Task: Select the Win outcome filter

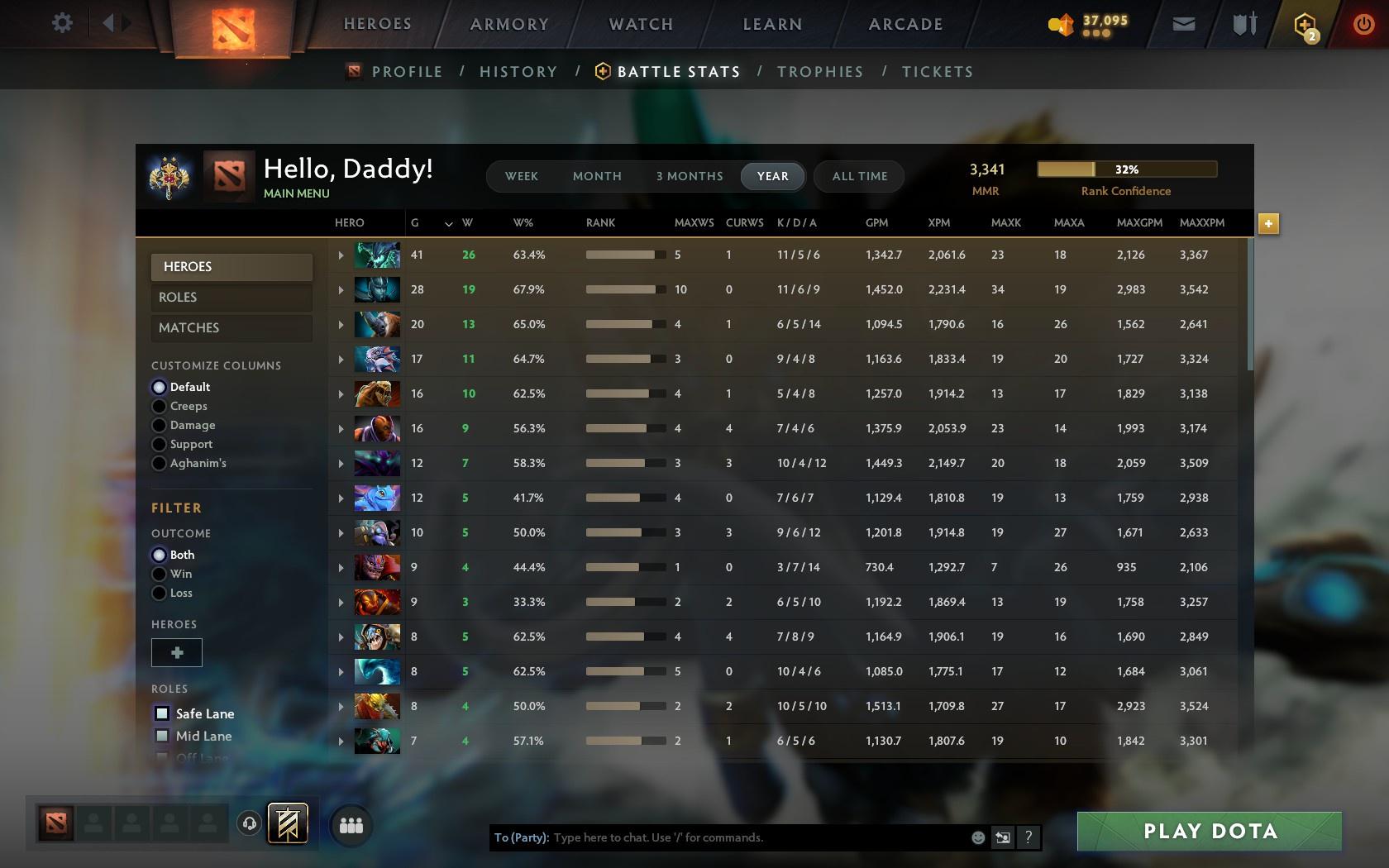Action: 159,574
